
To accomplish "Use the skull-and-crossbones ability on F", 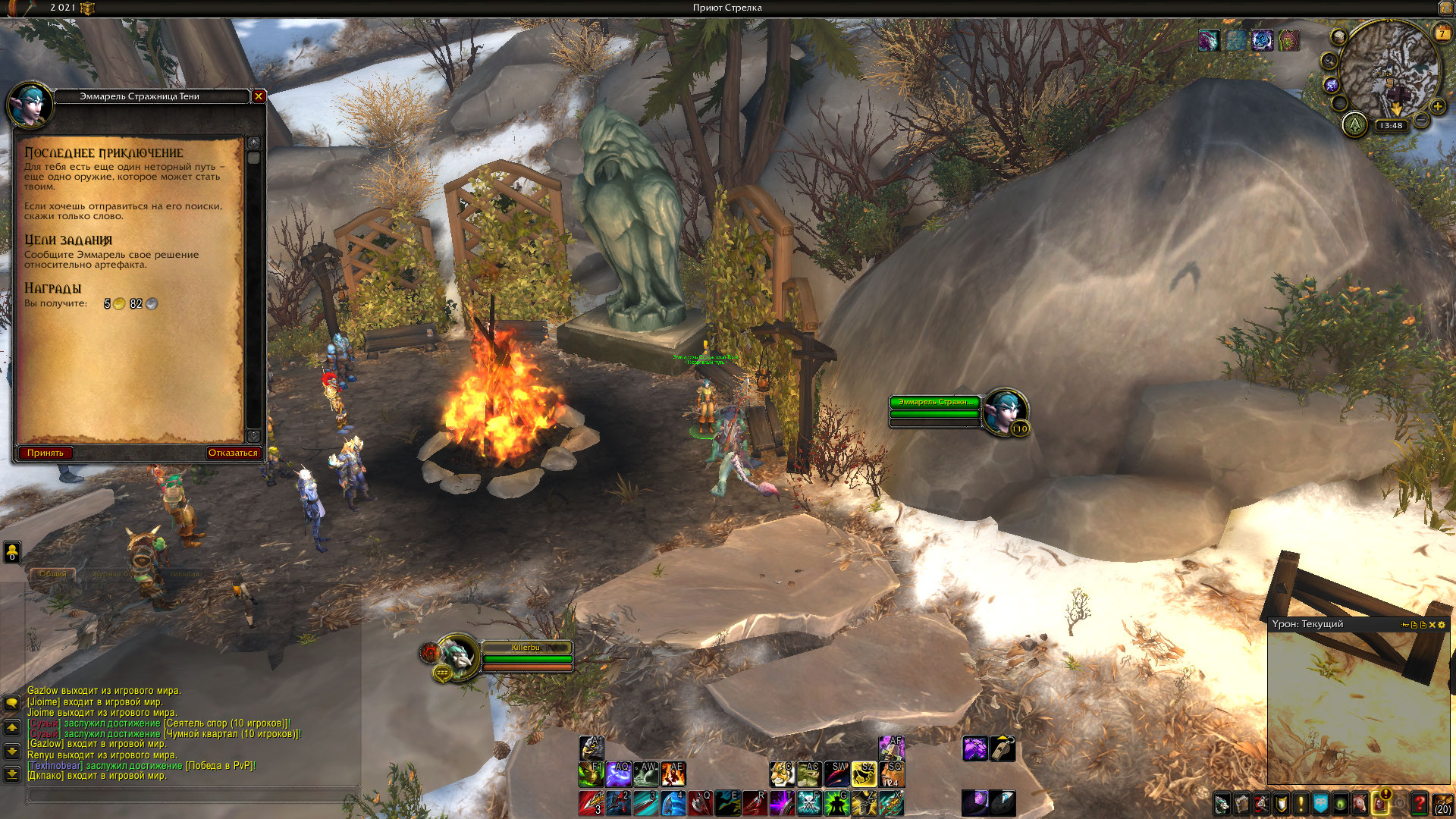I will [x=809, y=802].
